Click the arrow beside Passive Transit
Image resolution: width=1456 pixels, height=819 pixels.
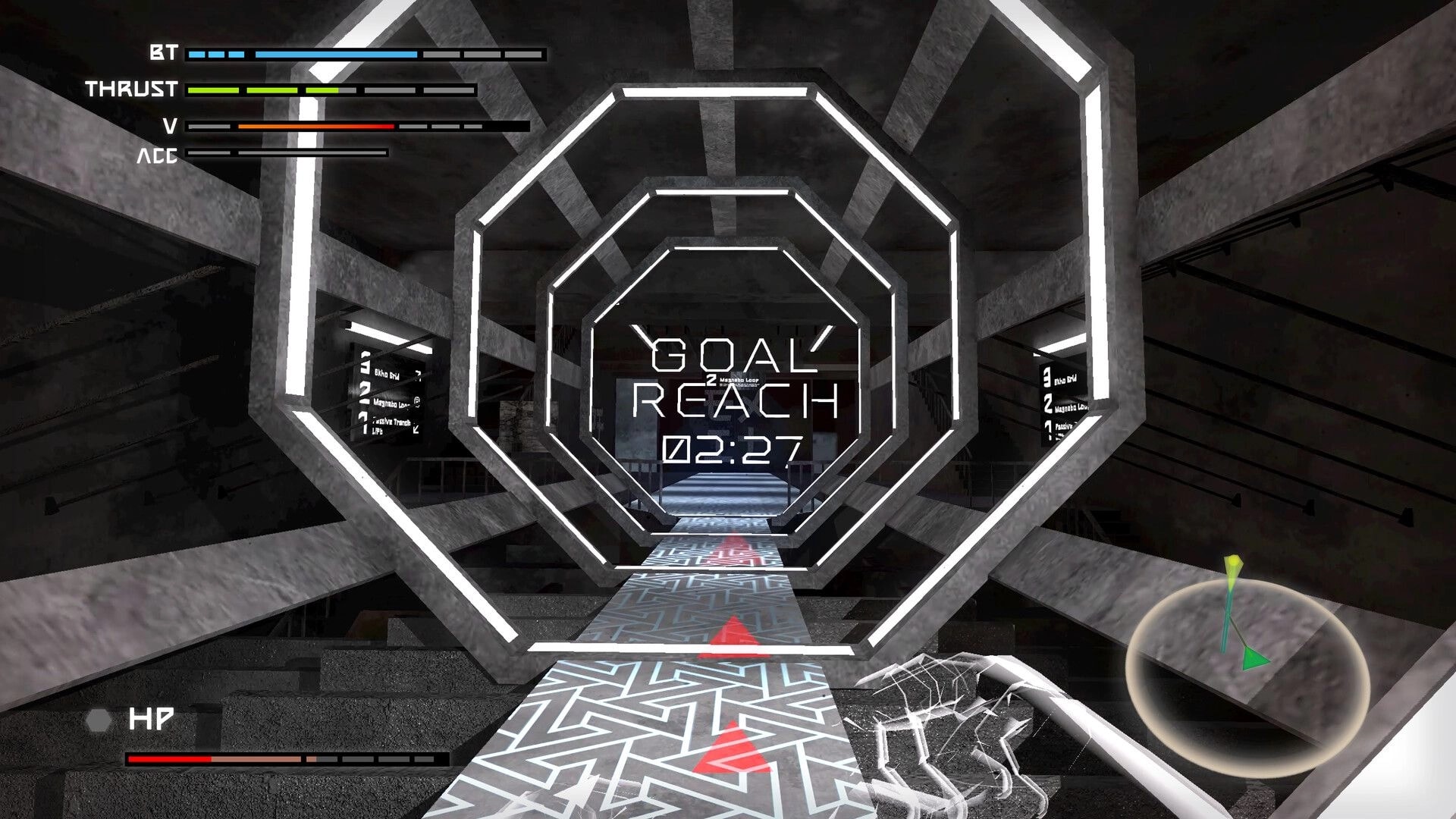tap(416, 430)
